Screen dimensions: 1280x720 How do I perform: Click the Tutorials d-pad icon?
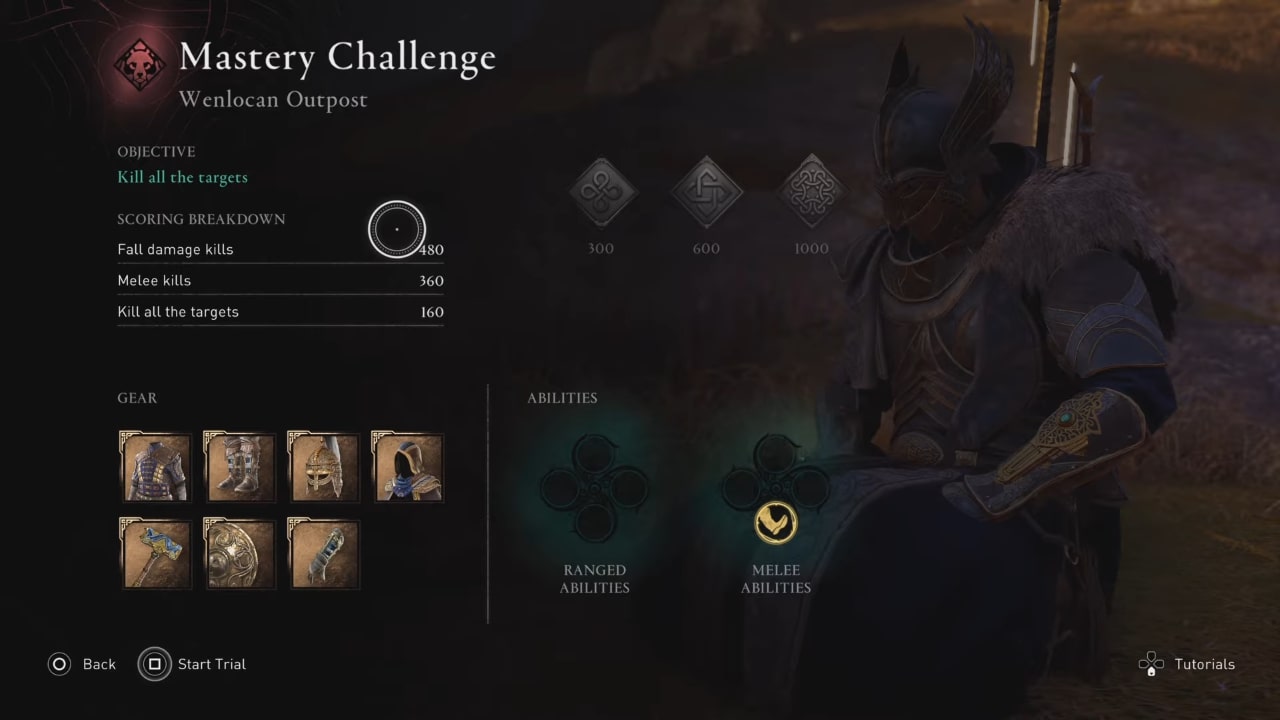click(1151, 663)
